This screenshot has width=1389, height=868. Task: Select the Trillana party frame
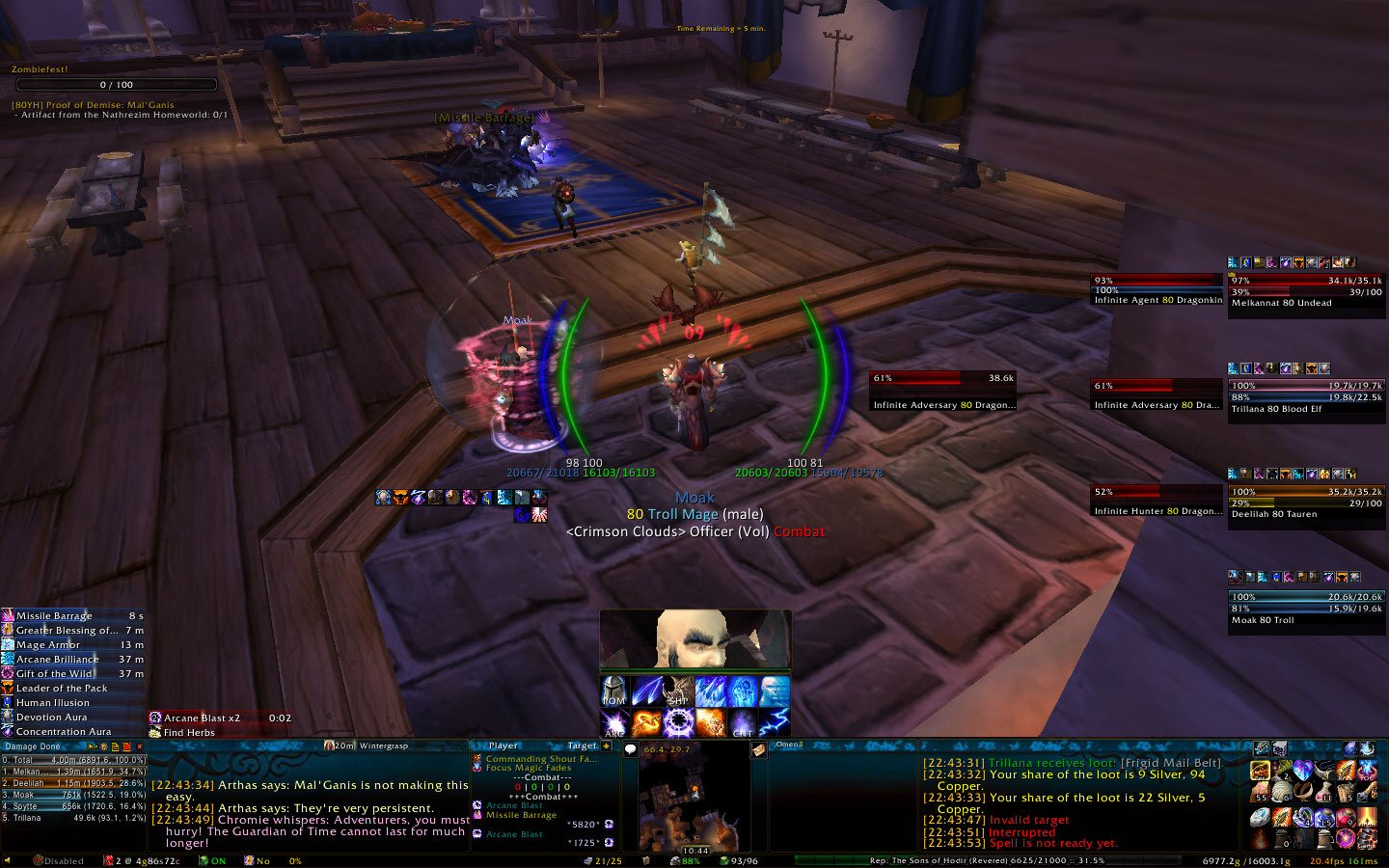pos(1306,396)
